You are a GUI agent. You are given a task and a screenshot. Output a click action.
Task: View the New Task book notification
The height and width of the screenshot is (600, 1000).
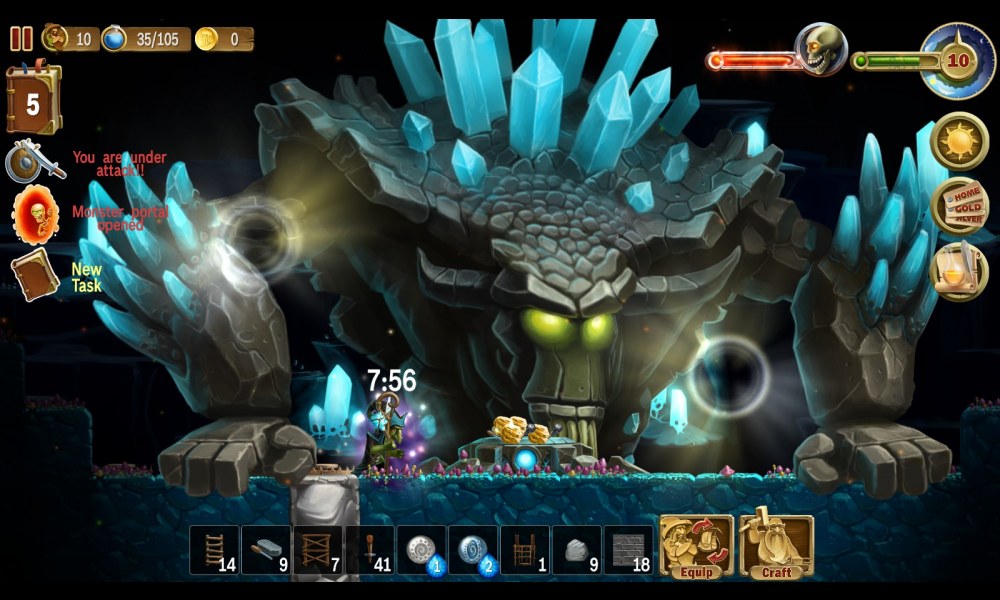click(x=35, y=274)
